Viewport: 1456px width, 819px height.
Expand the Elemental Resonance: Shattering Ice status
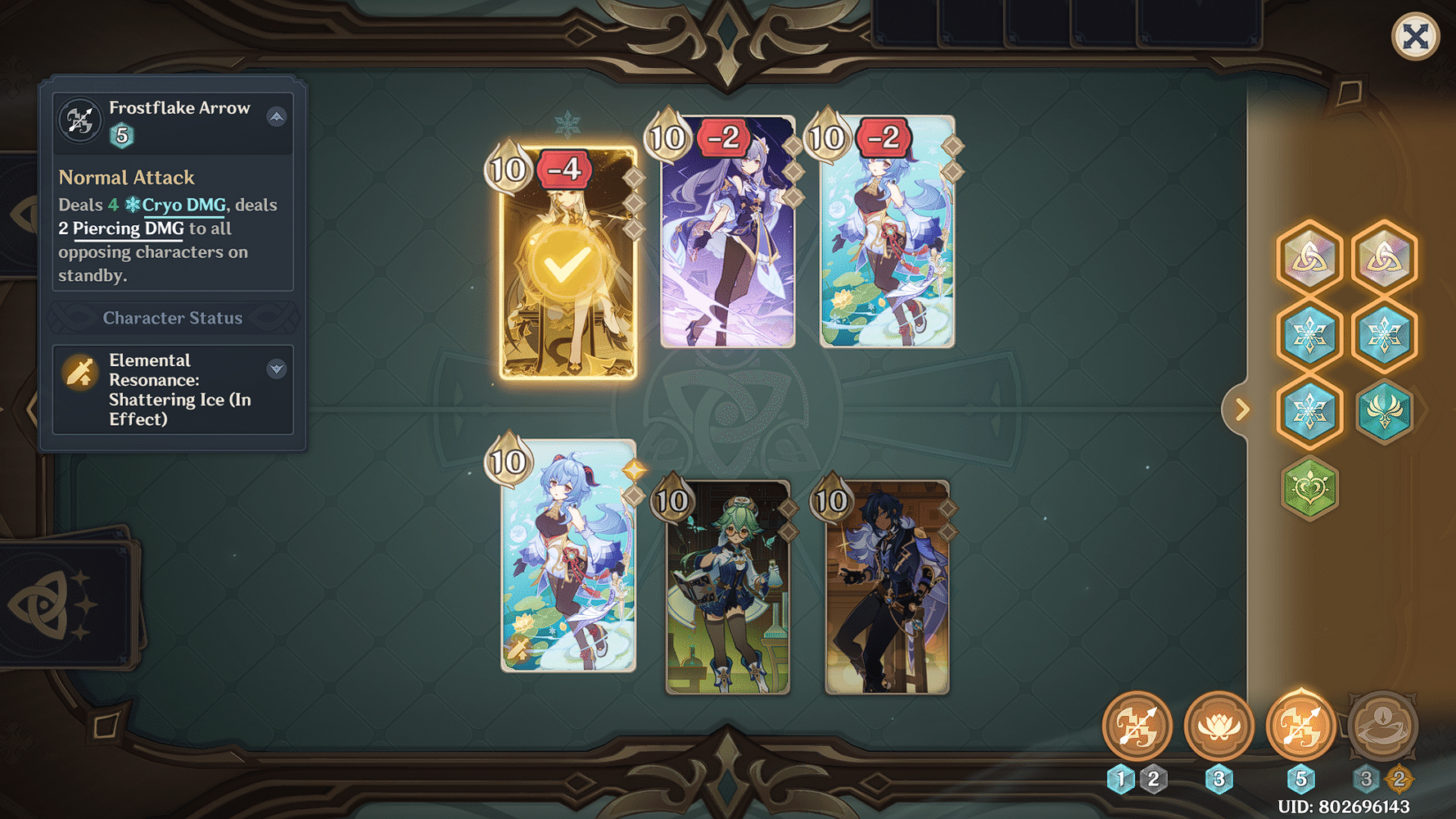(277, 368)
